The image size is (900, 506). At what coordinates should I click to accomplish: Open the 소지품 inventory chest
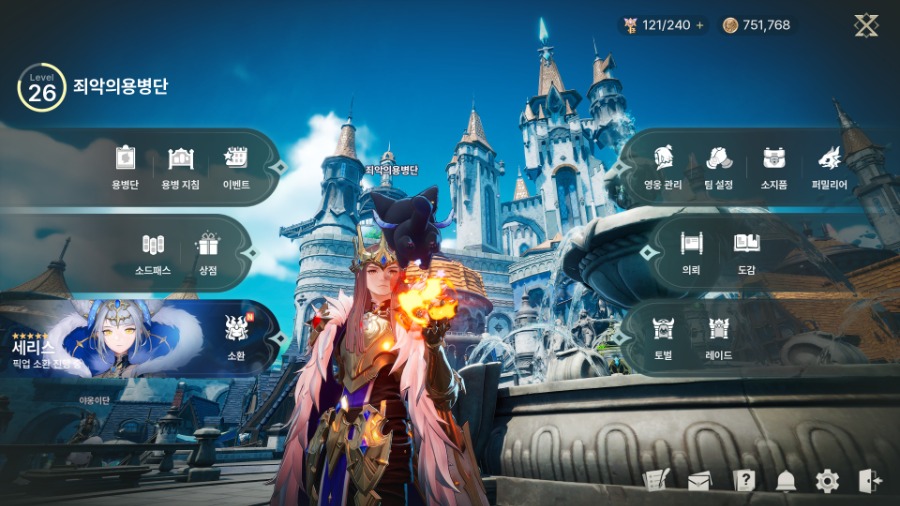click(x=773, y=166)
